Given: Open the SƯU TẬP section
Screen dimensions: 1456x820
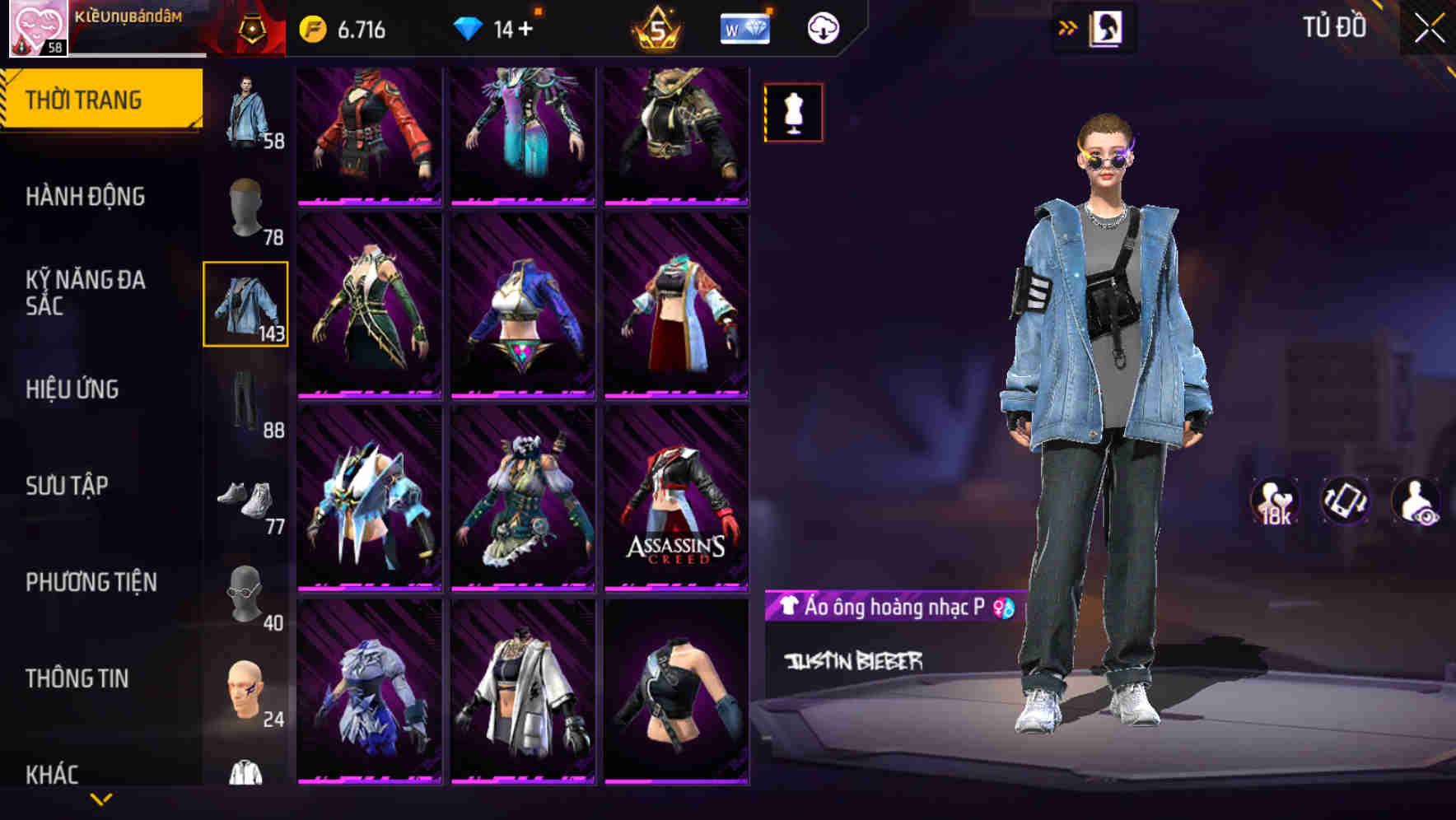Looking at the screenshot, I should [72, 486].
